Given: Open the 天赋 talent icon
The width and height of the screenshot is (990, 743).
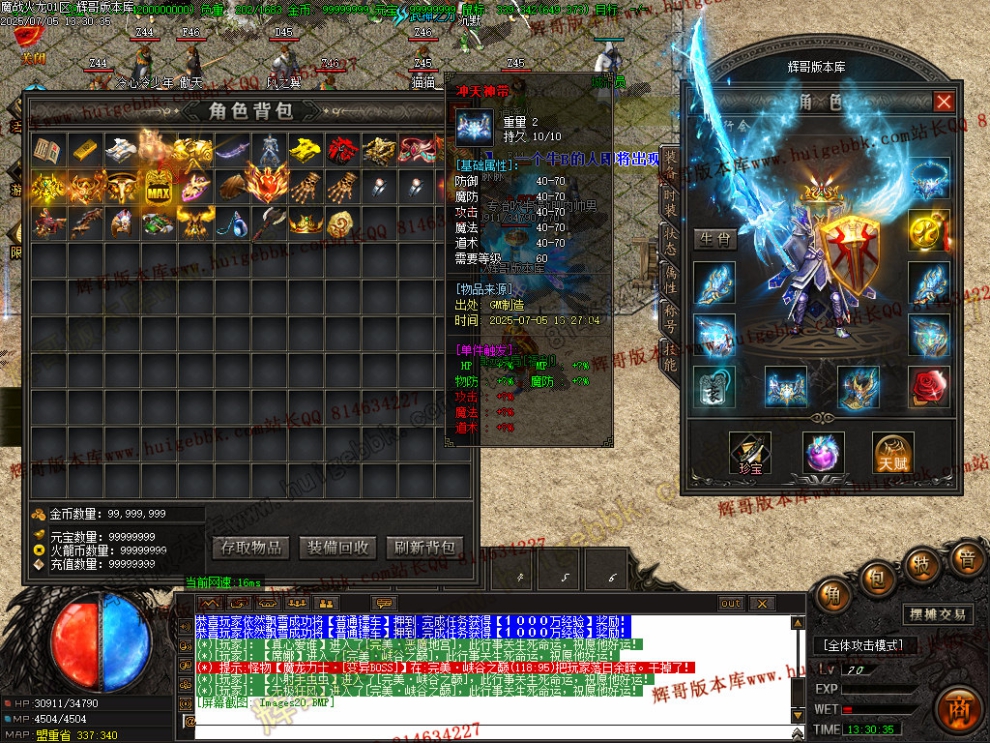Looking at the screenshot, I should pos(893,453).
